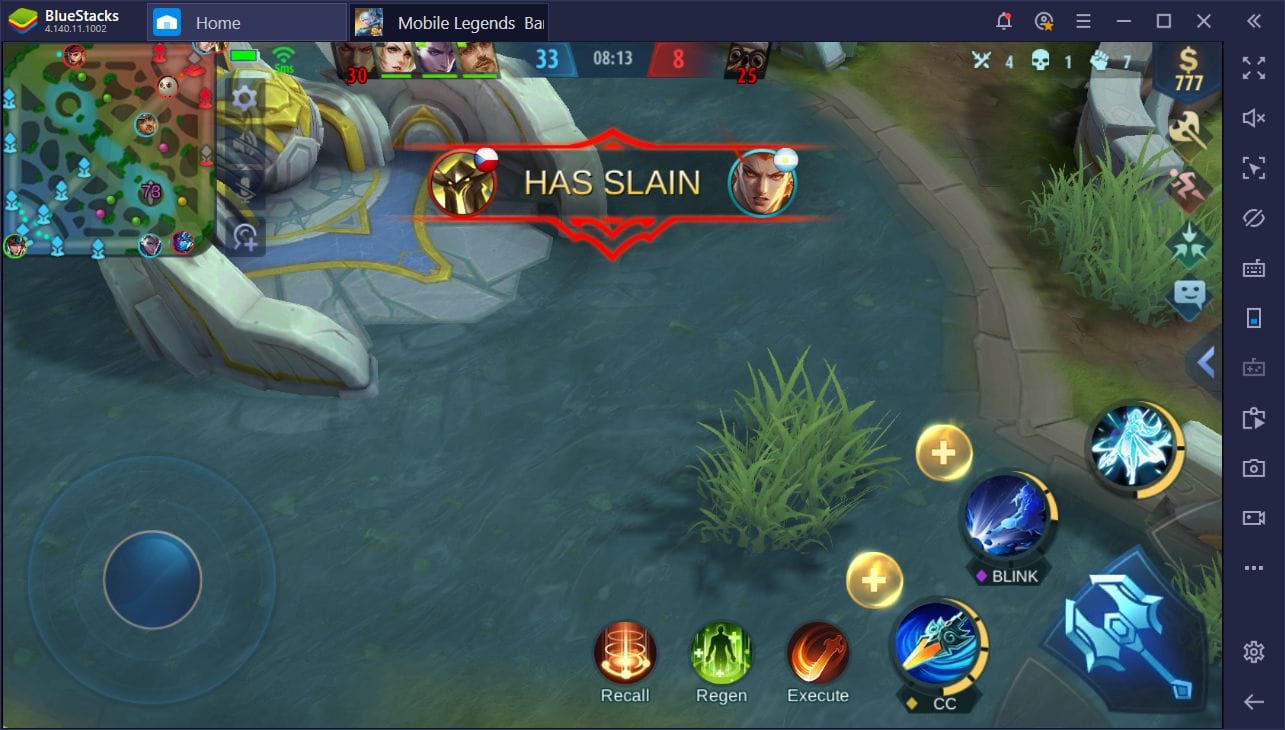
Task: Cast the Execute battle spell
Action: (817, 654)
